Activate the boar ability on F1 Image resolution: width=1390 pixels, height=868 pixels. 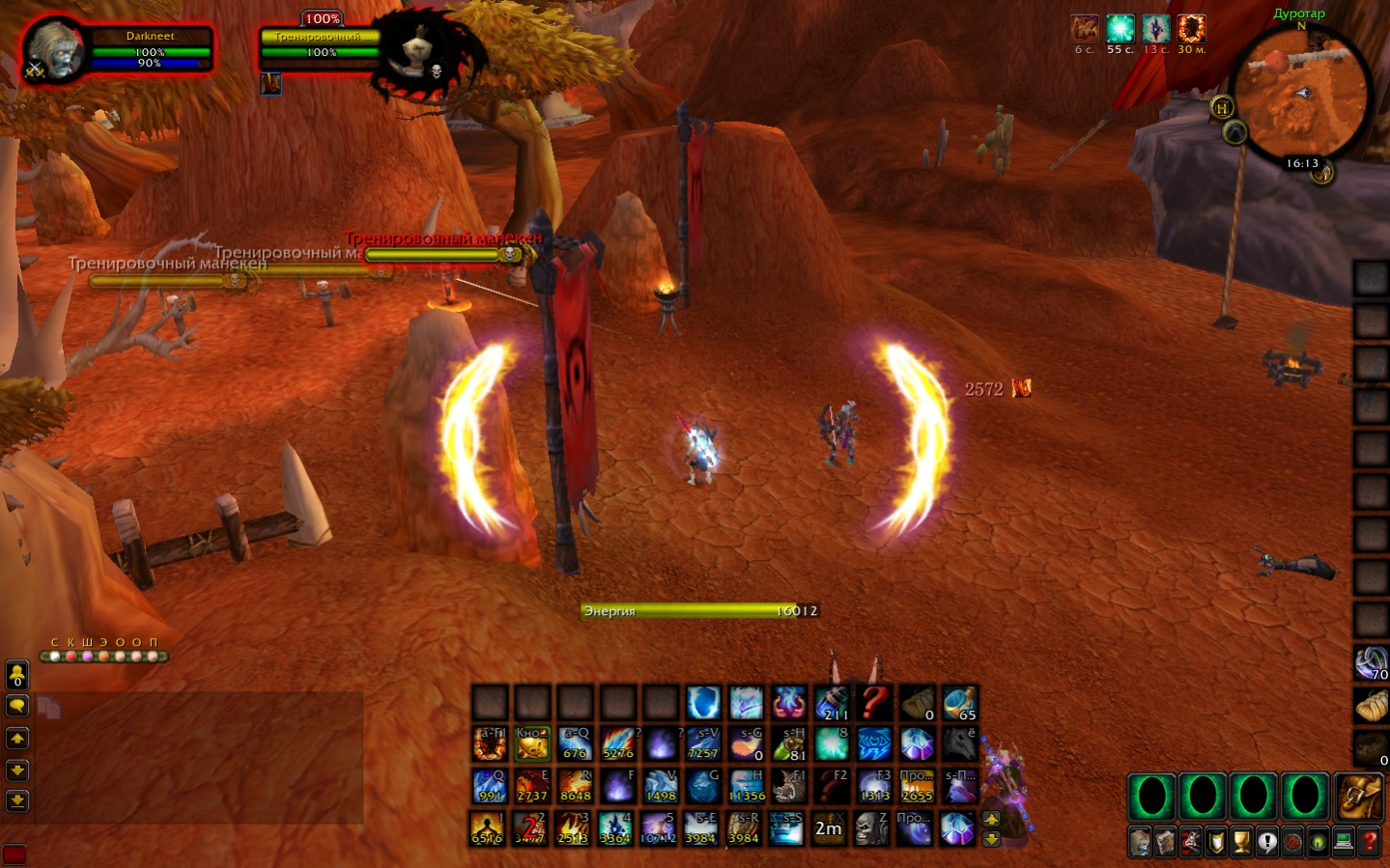(789, 786)
